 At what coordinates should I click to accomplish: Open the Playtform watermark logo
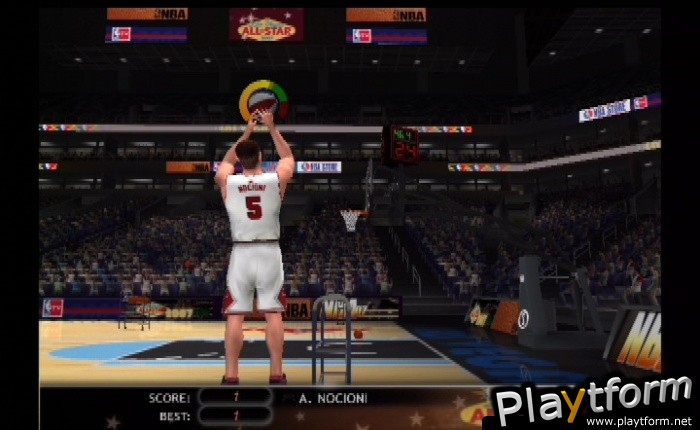click(x=593, y=400)
